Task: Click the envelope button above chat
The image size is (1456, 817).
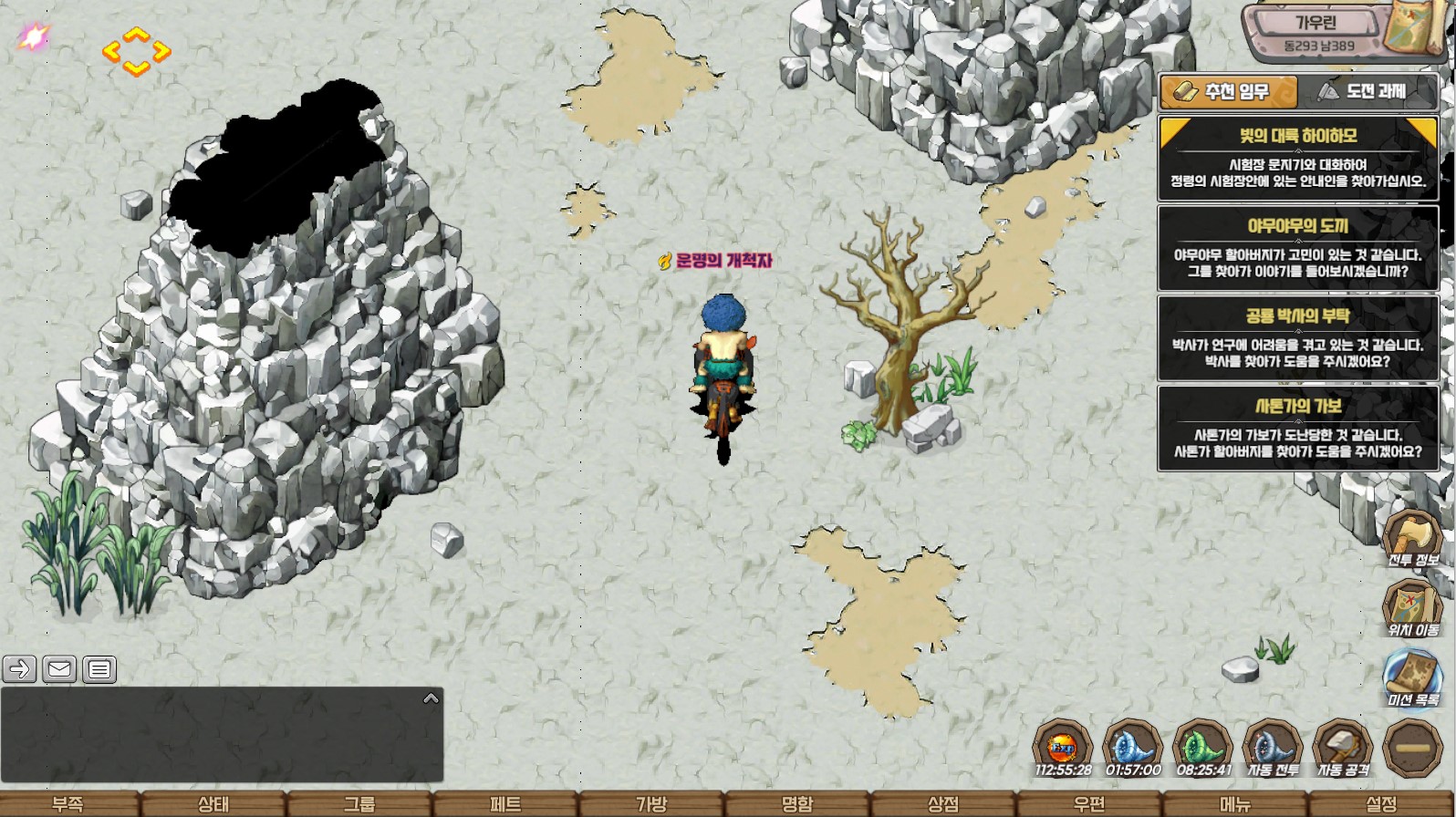Action: 59,669
